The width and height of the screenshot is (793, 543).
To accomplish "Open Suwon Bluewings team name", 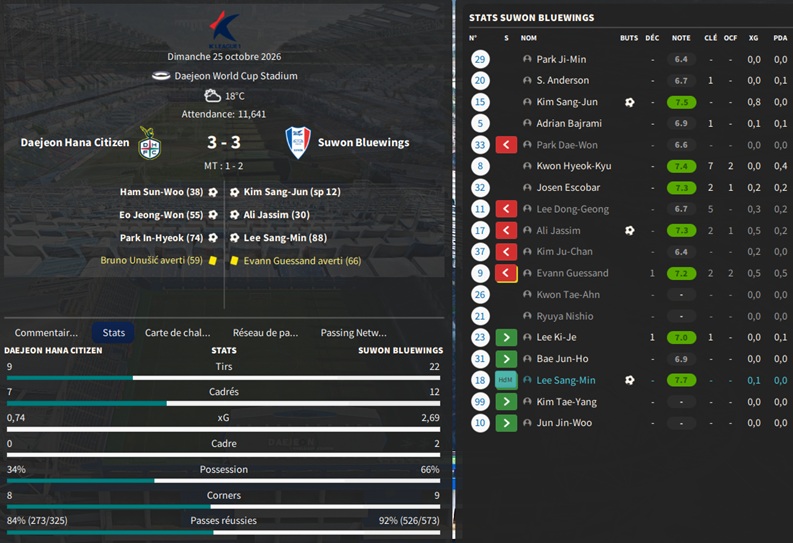I will pyautogui.click(x=363, y=143).
